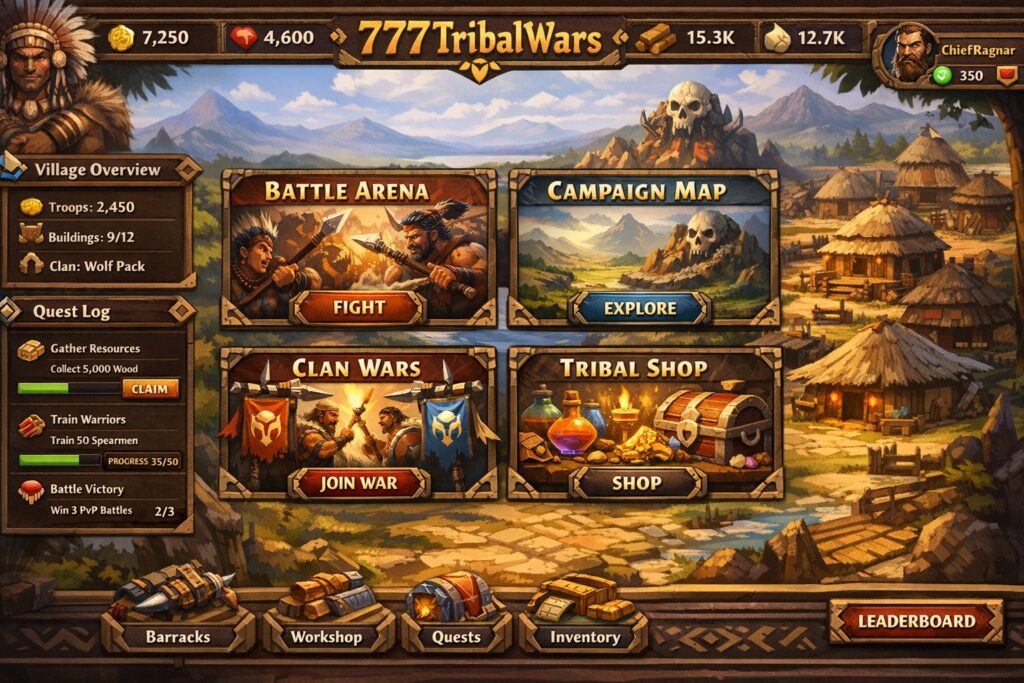Click the red gem resource icon
This screenshot has width=1024, height=683.
(243, 39)
